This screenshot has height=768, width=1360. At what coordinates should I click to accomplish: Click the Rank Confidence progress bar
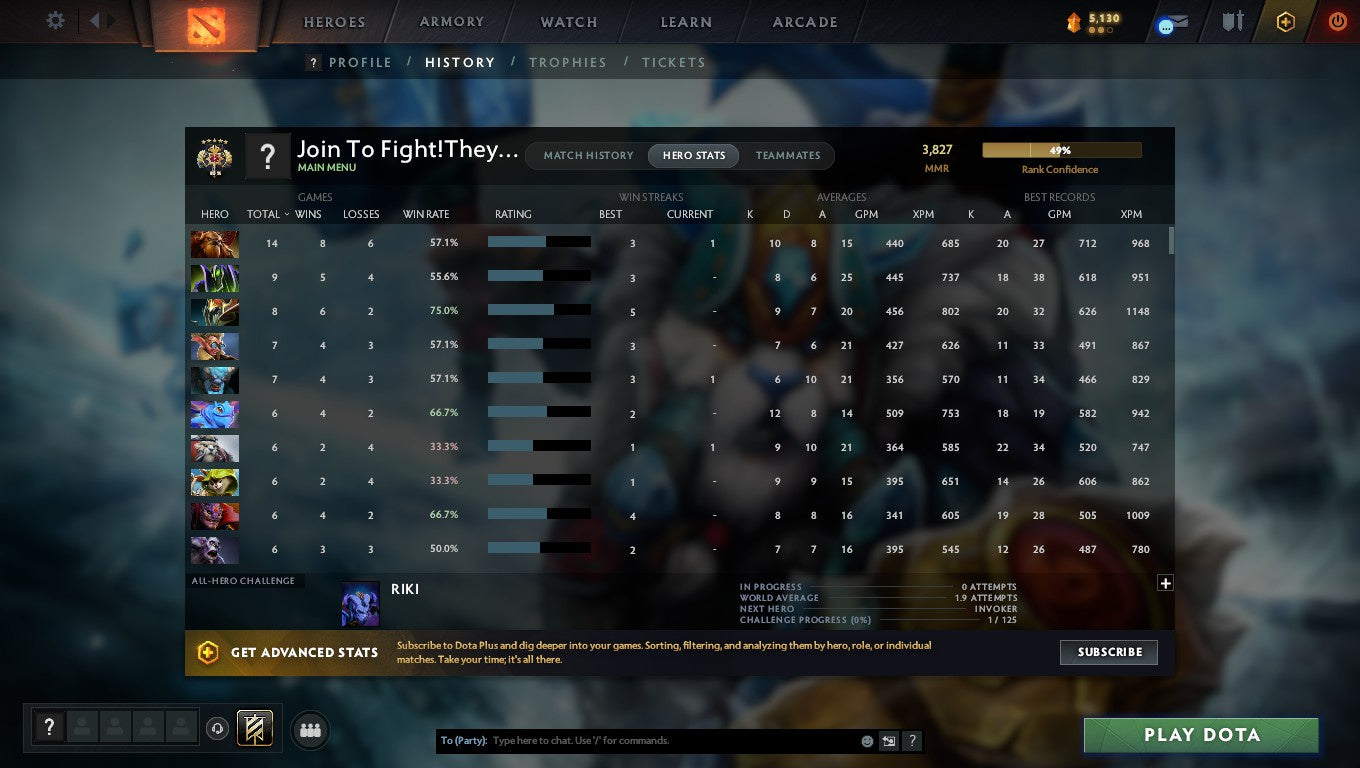point(1061,149)
